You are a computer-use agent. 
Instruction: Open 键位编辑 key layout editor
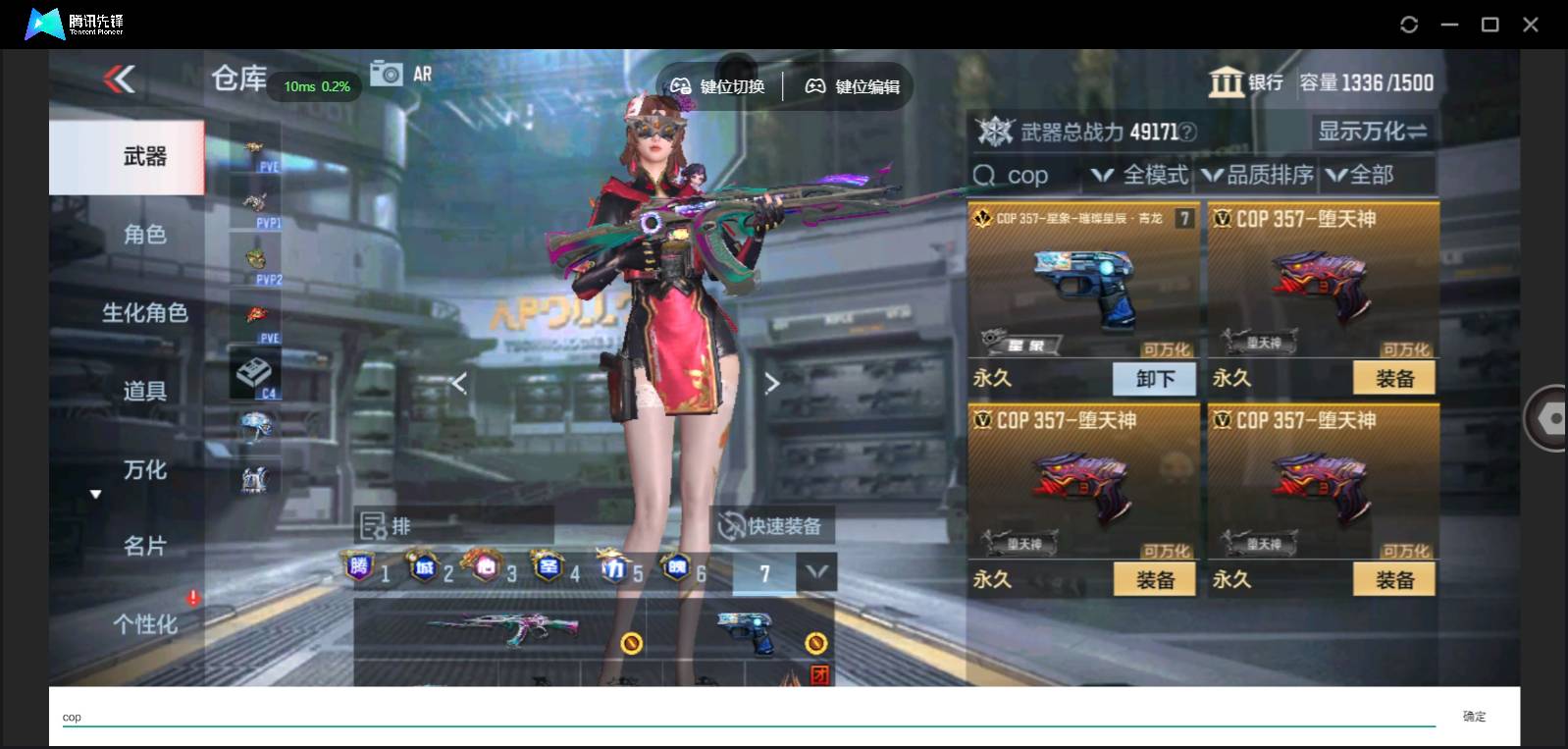click(x=852, y=85)
